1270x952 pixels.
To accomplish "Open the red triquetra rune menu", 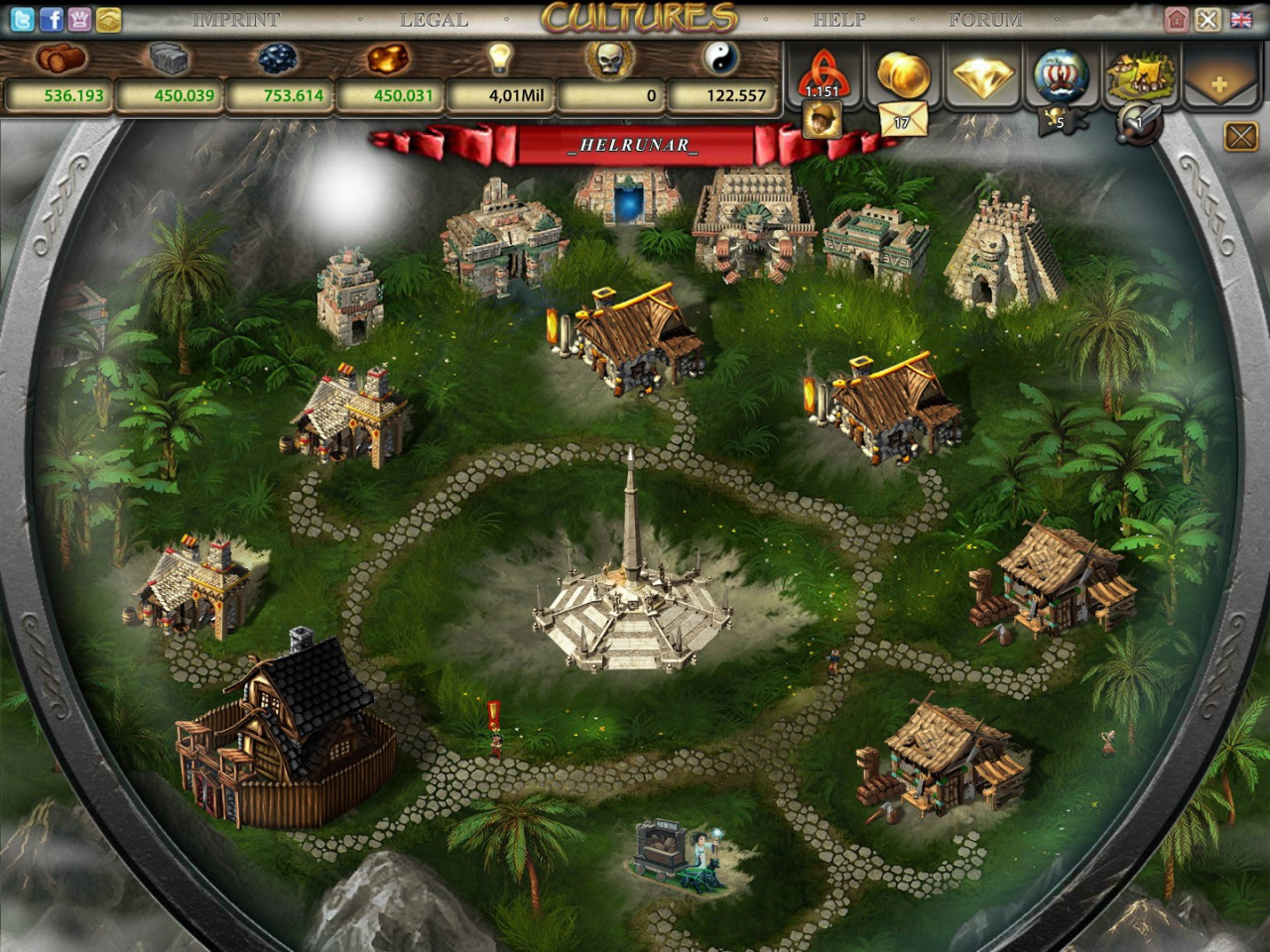I will pos(823,73).
